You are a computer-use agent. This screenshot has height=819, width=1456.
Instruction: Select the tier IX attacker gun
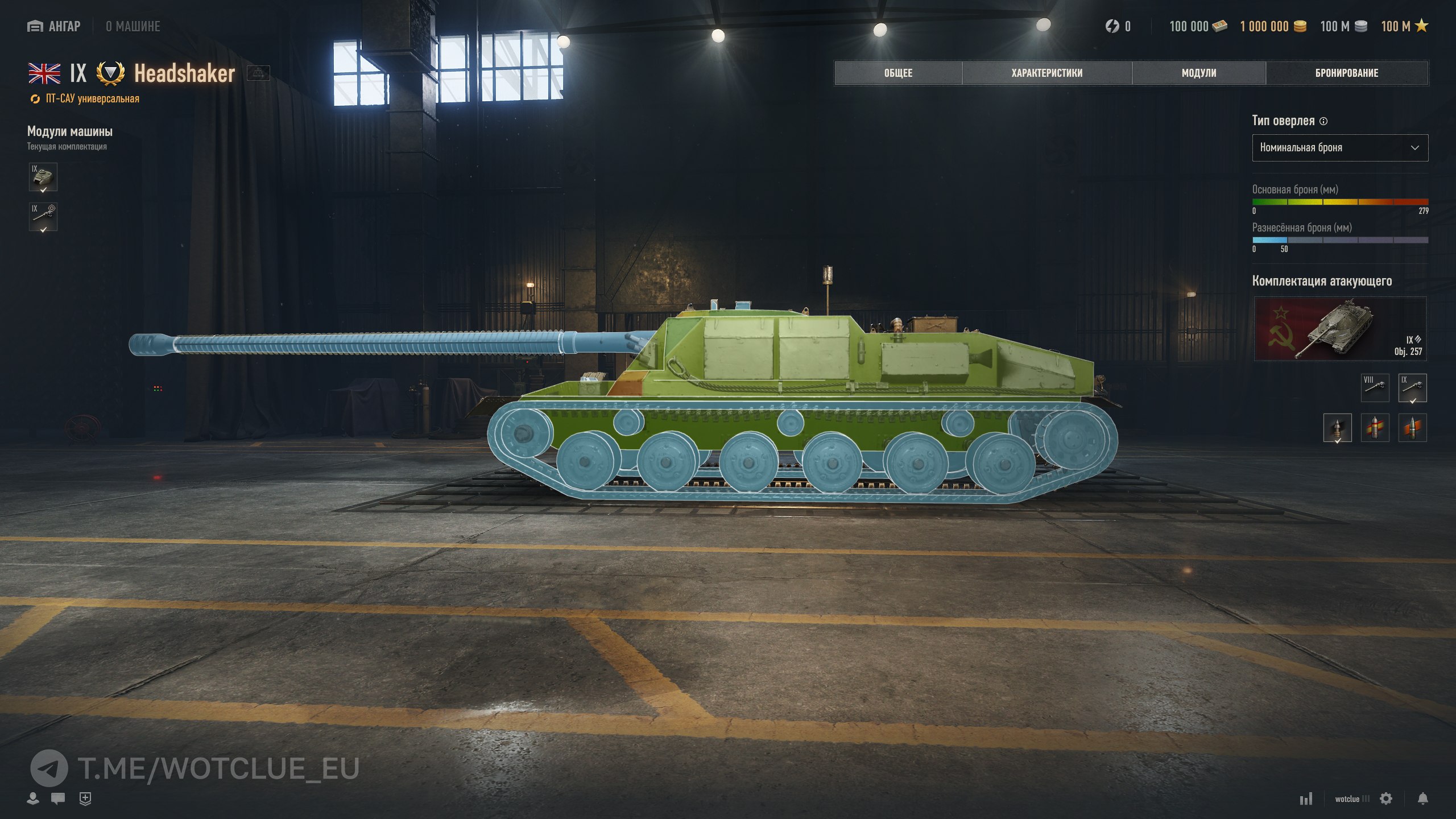[x=1412, y=388]
